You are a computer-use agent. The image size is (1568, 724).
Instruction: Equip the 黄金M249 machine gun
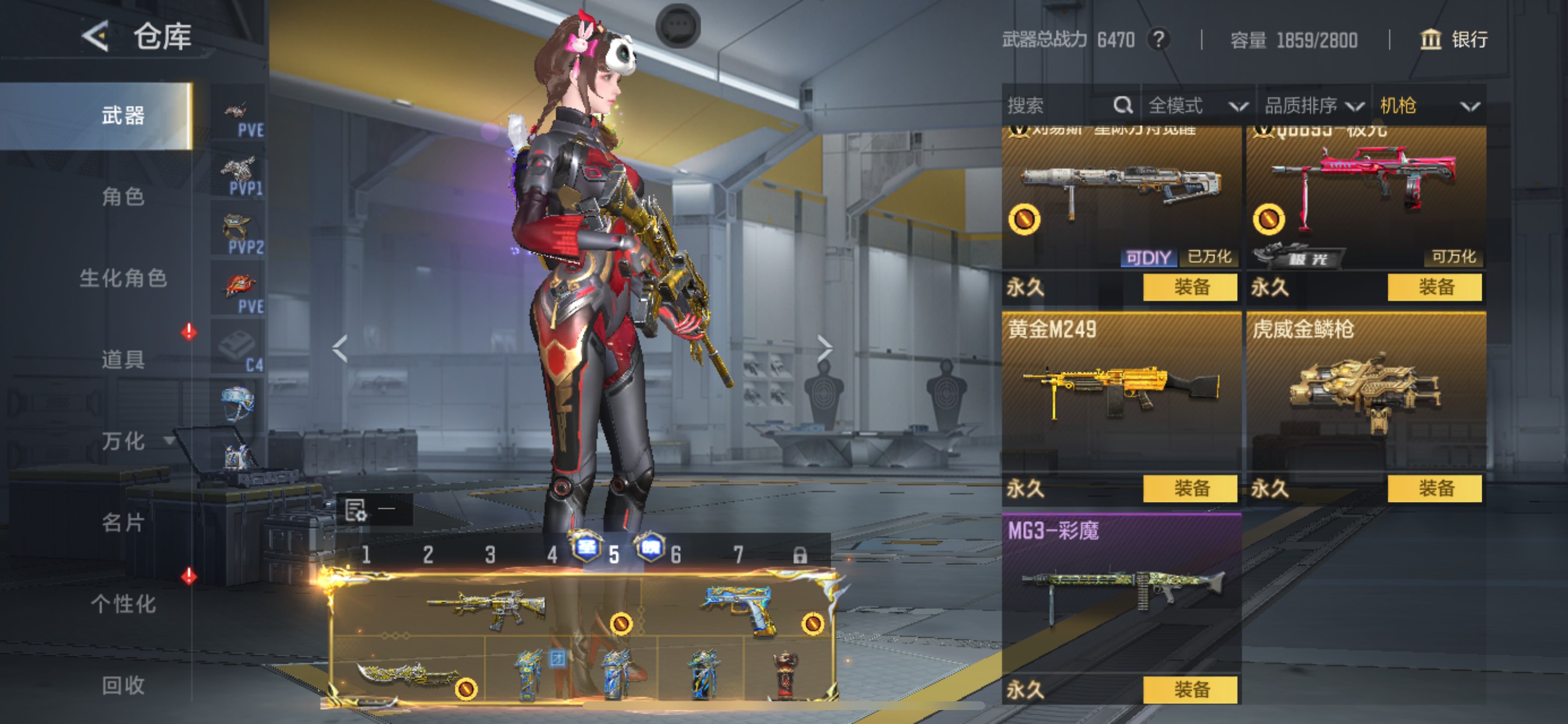[x=1190, y=488]
